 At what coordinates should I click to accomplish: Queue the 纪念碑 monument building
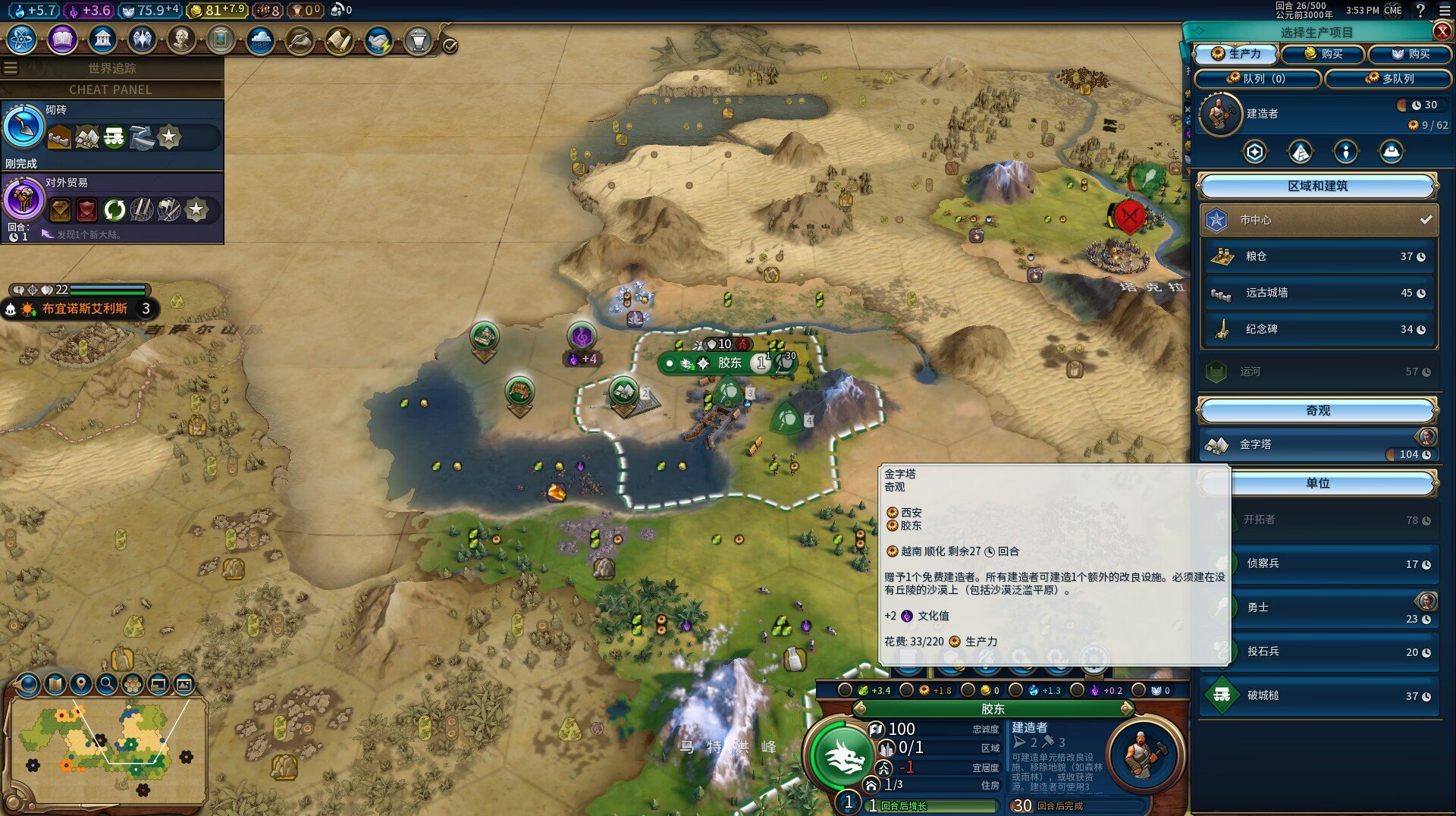tap(1318, 329)
